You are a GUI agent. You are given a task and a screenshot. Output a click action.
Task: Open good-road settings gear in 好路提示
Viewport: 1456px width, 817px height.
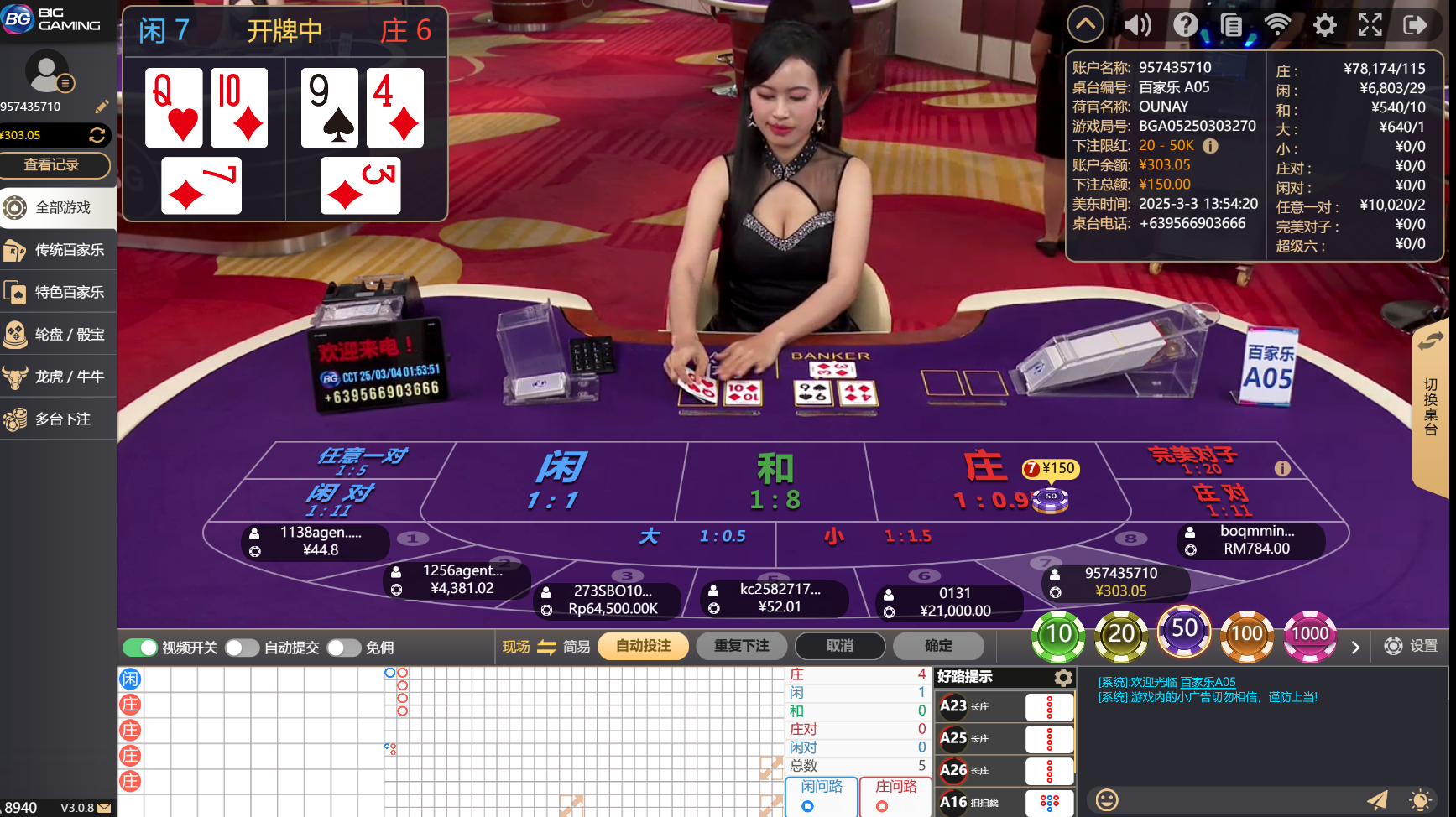1064,677
